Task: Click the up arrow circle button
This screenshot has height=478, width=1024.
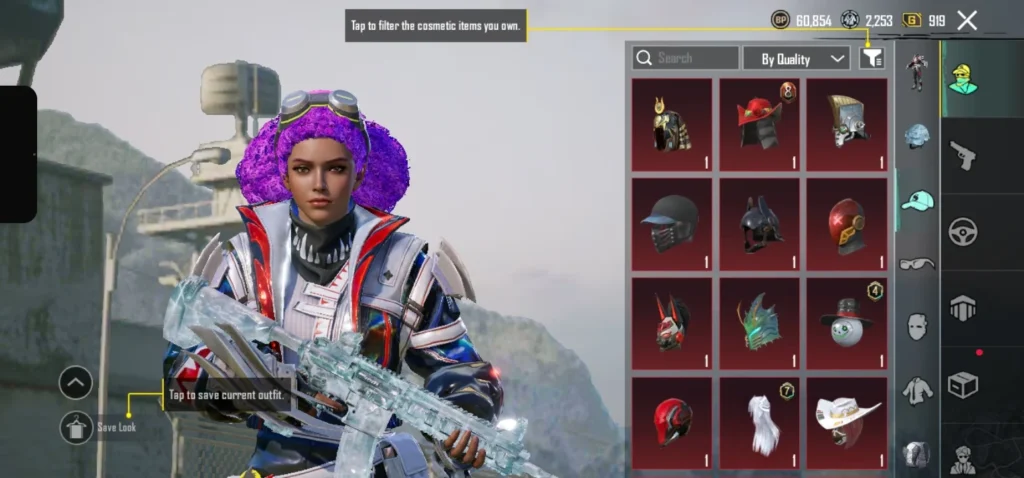Action: [x=76, y=382]
